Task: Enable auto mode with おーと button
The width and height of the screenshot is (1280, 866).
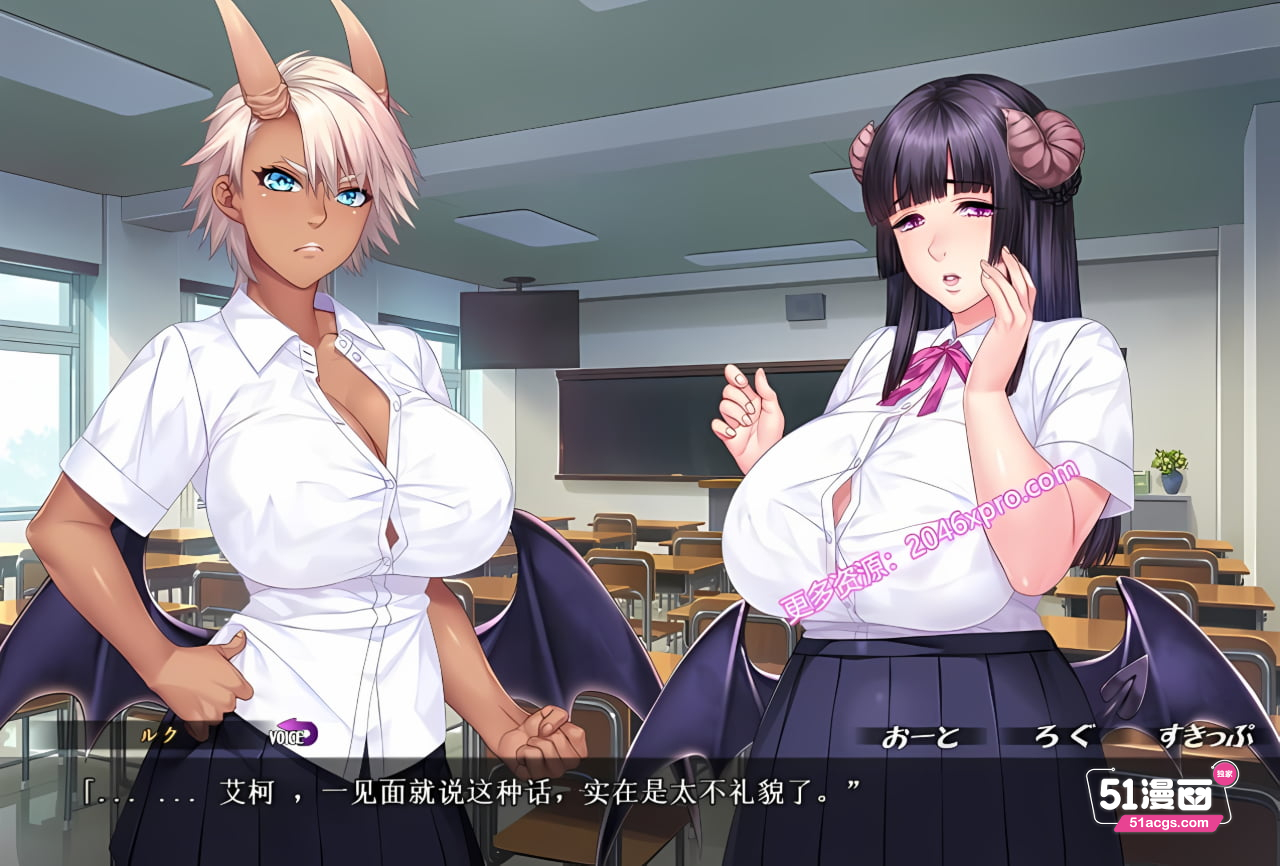Action: tap(920, 737)
